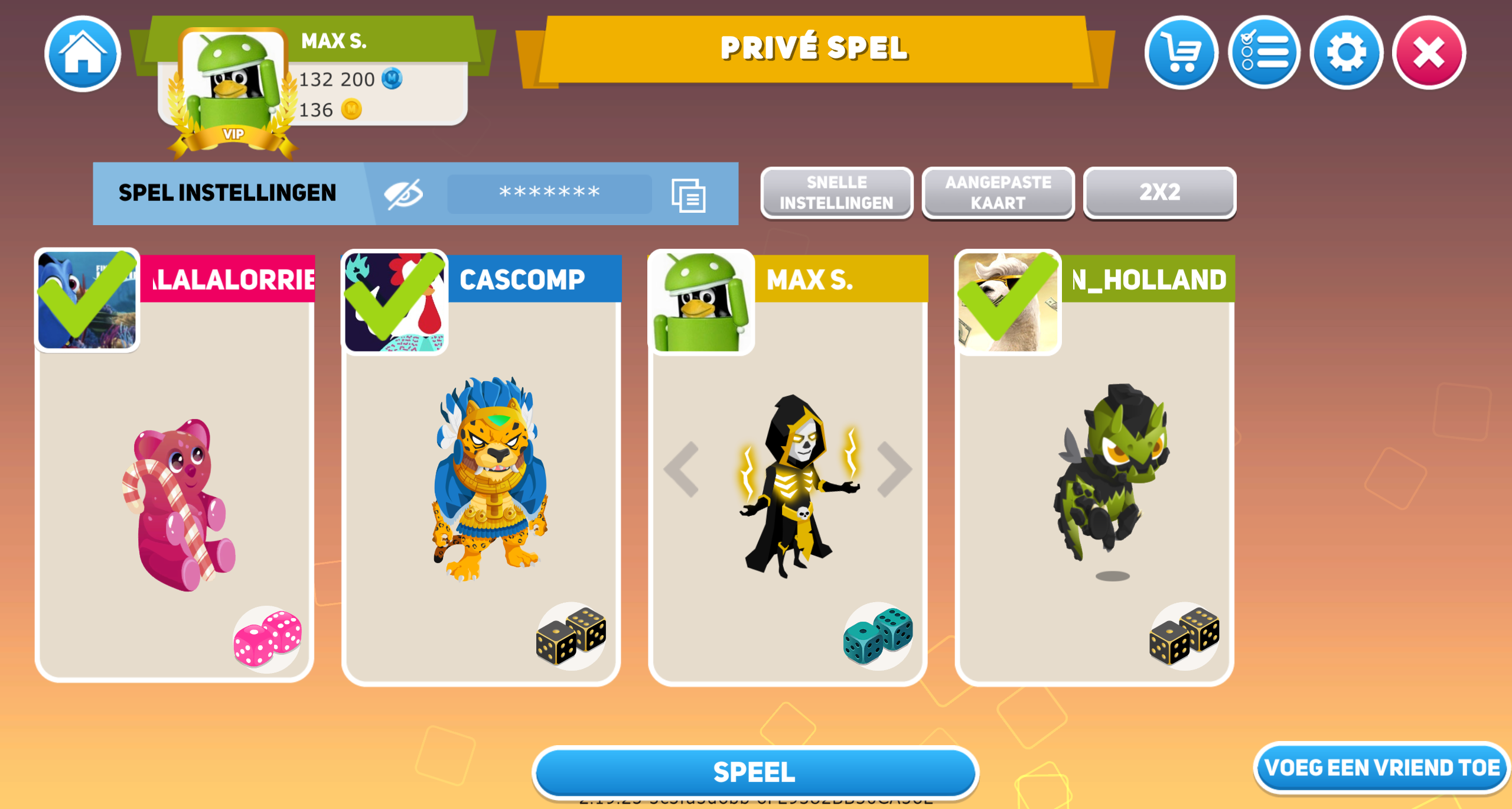The width and height of the screenshot is (1512, 809).
Task: Select N_Holland's llama avatar
Action: coord(1008,301)
